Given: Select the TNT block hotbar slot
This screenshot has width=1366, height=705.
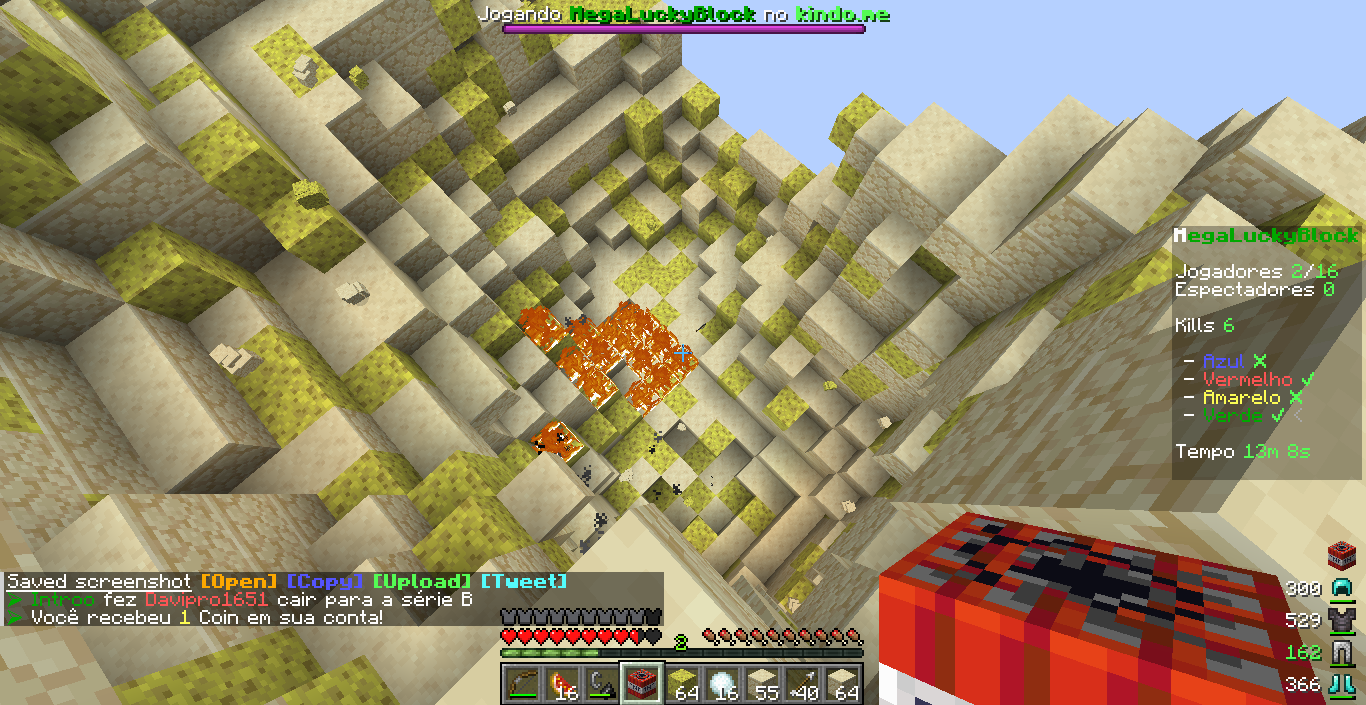Looking at the screenshot, I should pos(641,684).
